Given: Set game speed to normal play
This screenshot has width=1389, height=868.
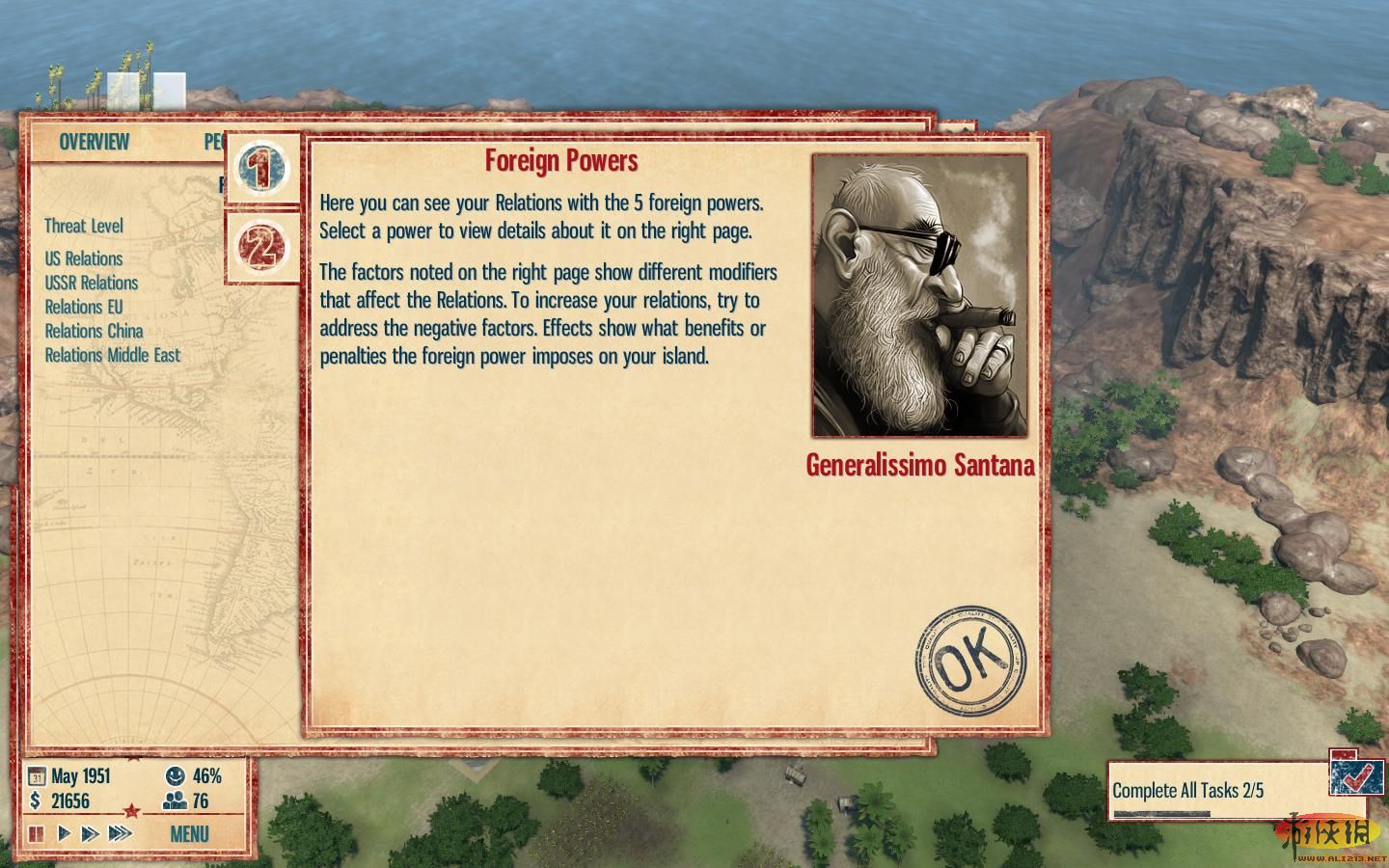Looking at the screenshot, I should [65, 833].
